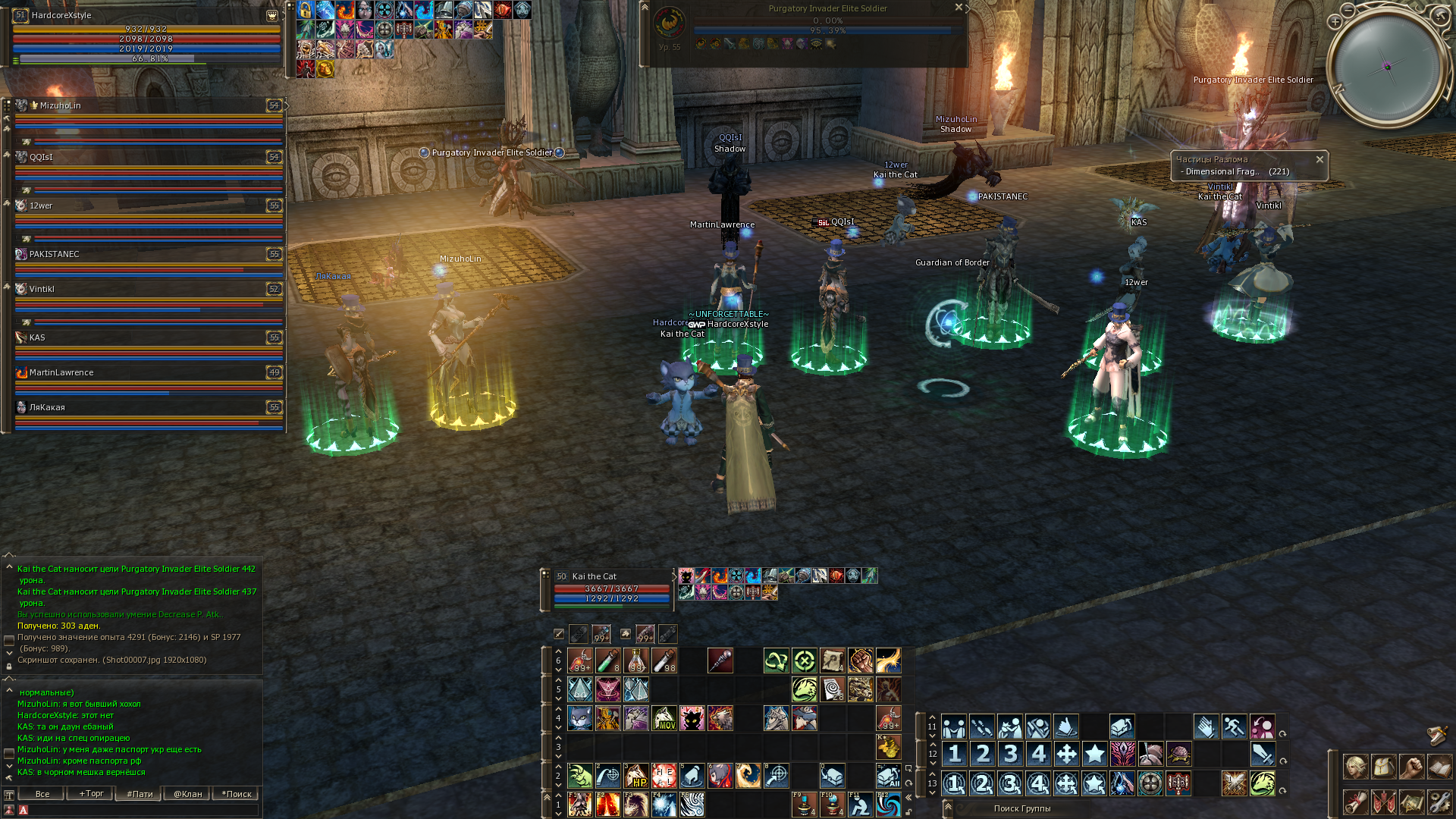Open the Поиск Группы party search button
The width and height of the screenshot is (1456, 819).
1021,808
